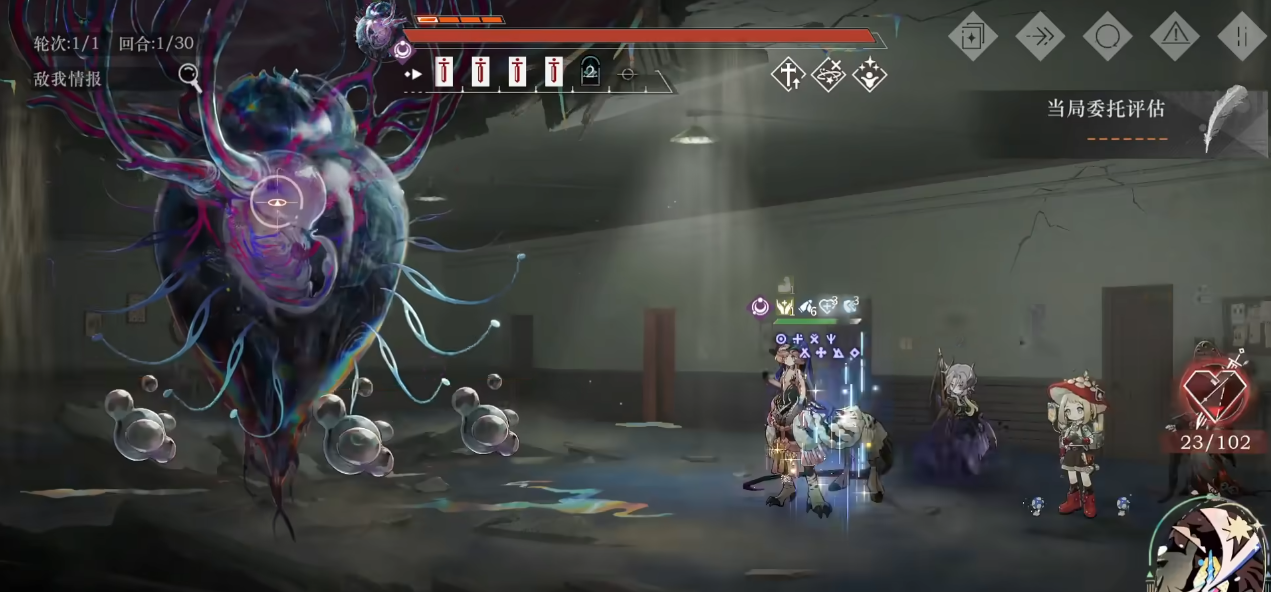The image size is (1271, 592).
Task: Check the numbered countdown card in turn order
Action: 591,72
